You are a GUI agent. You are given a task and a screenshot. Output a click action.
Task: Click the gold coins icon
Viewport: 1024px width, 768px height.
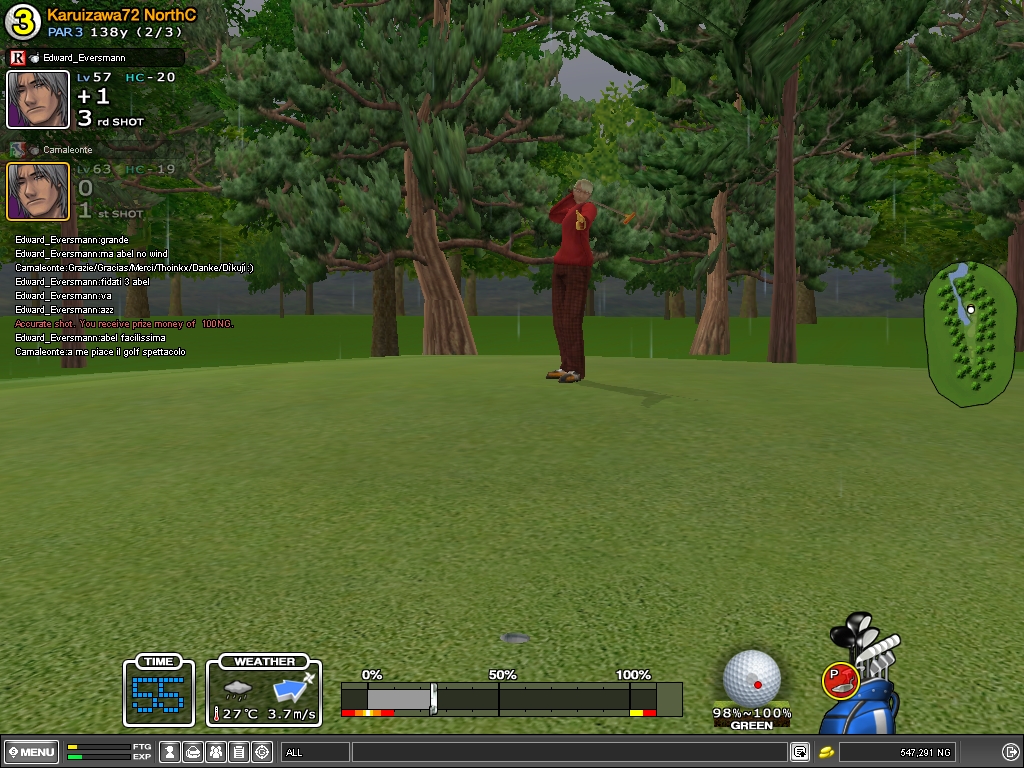[x=827, y=752]
